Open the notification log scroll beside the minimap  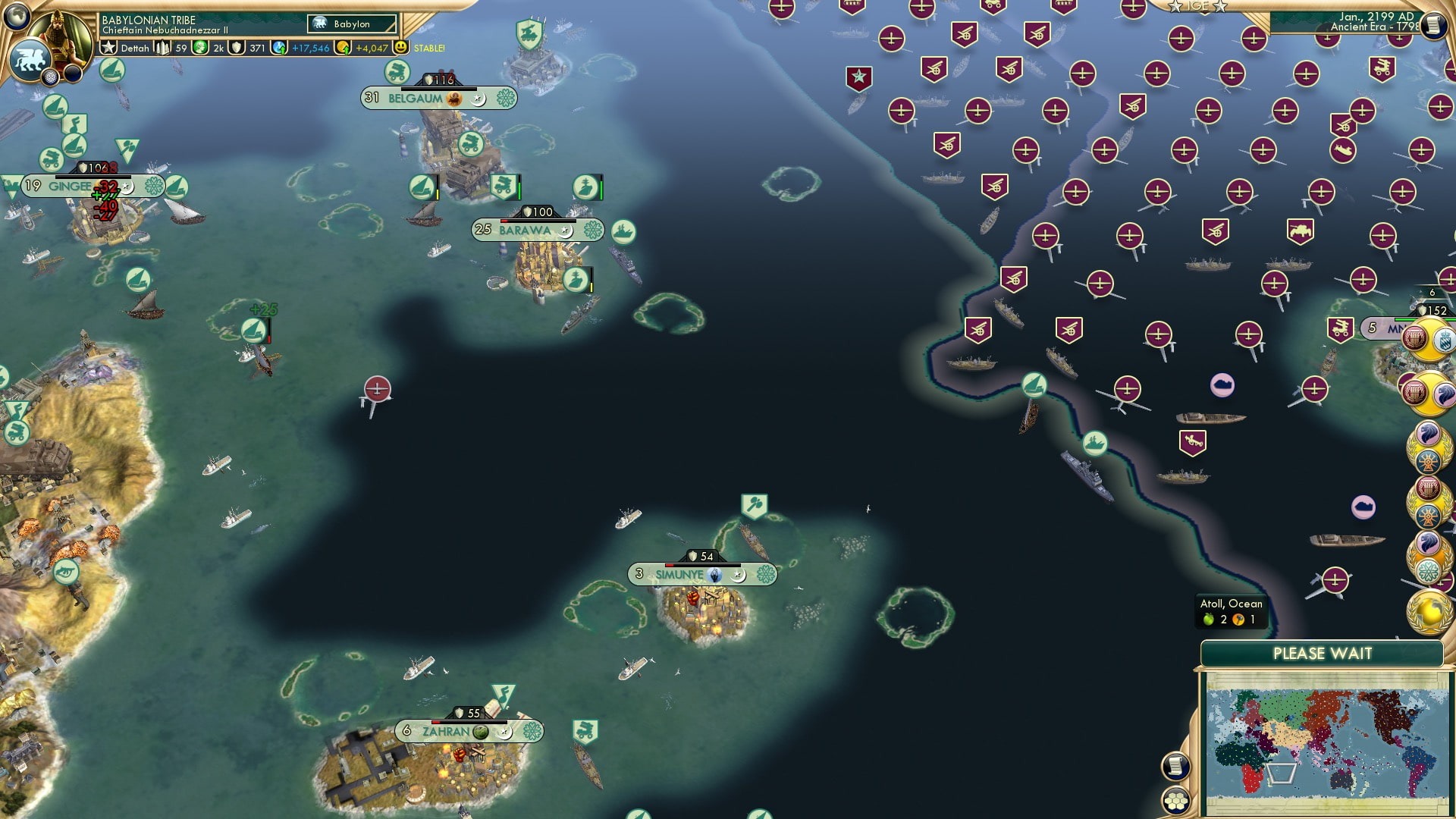tap(1175, 764)
